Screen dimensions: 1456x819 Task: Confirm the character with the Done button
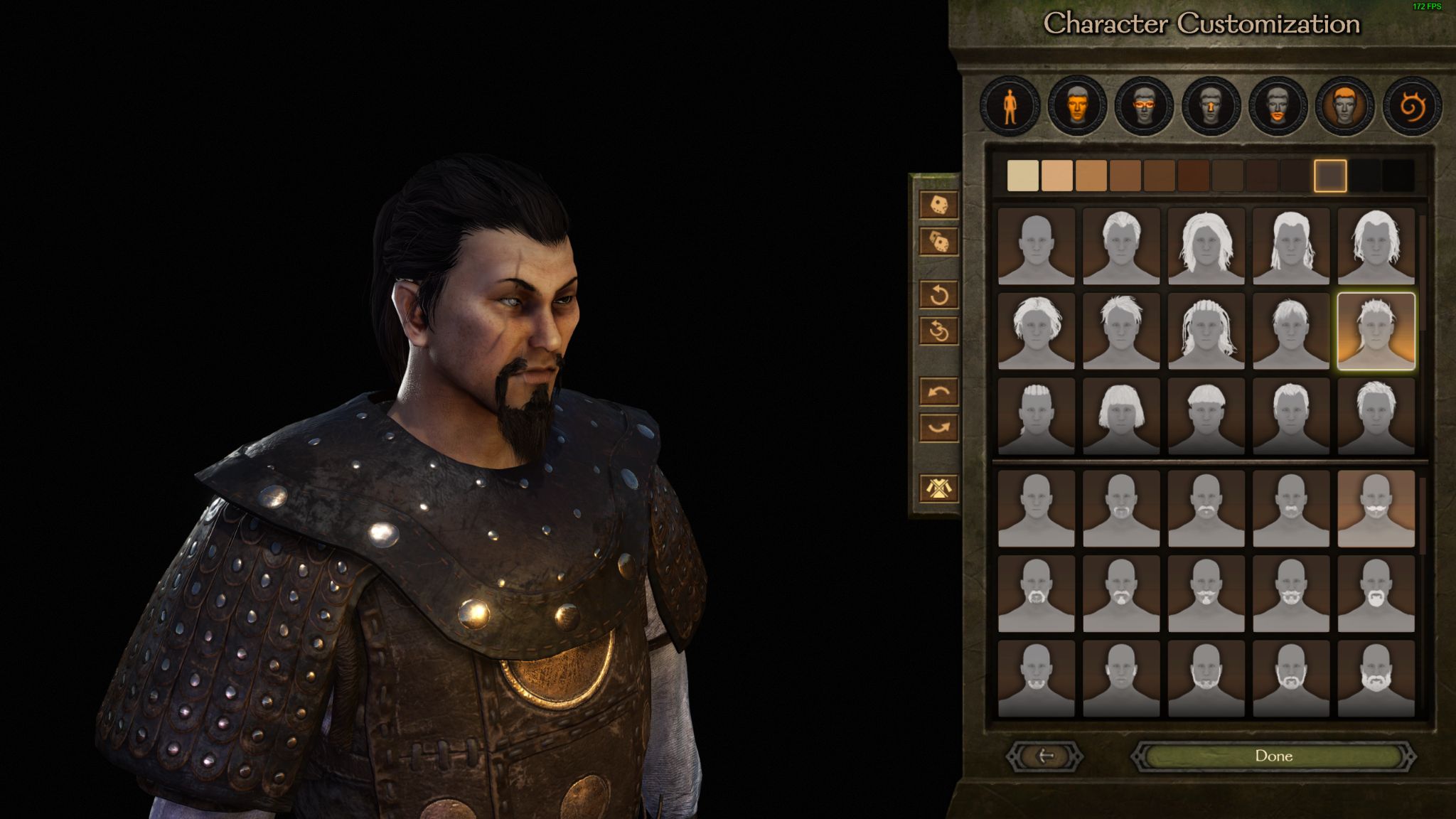point(1273,756)
